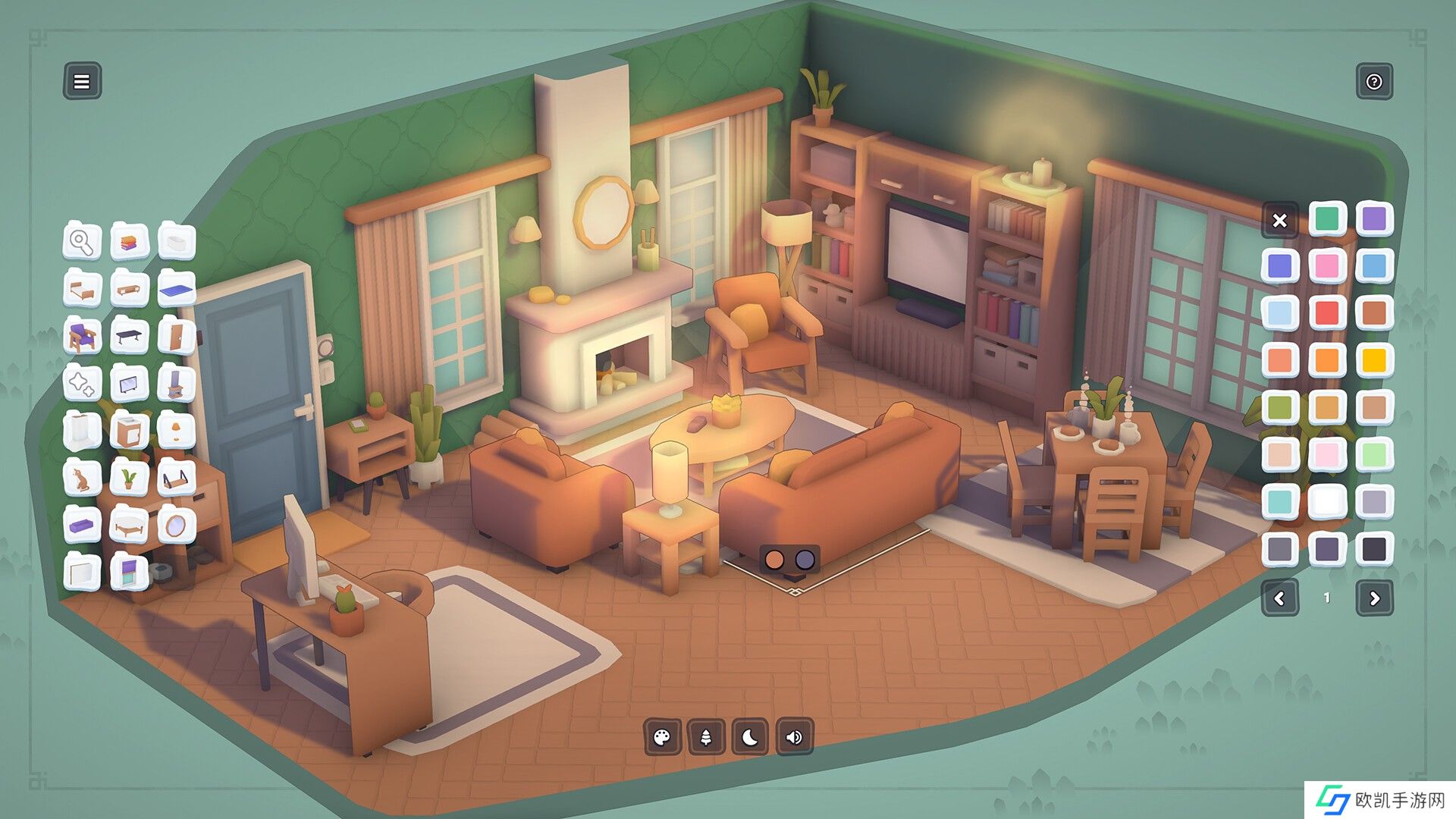Open the help question mark button
The width and height of the screenshot is (1456, 819).
[1373, 81]
